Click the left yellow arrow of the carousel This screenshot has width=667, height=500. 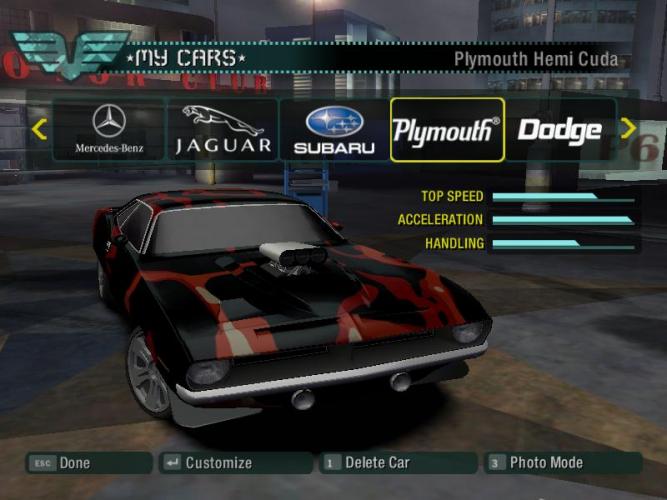[39, 129]
